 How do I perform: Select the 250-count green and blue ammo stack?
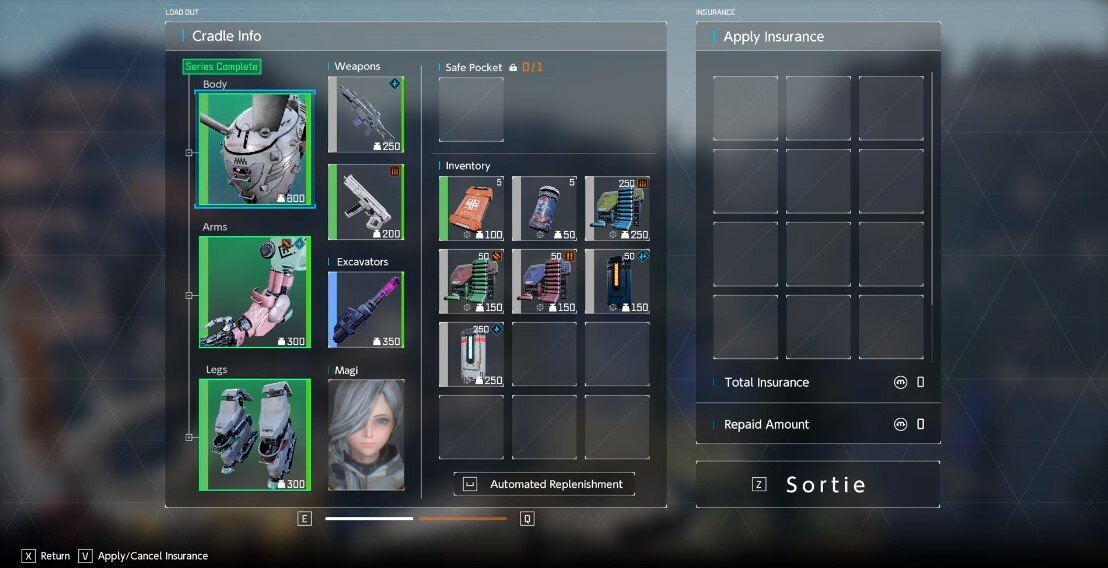(x=617, y=209)
